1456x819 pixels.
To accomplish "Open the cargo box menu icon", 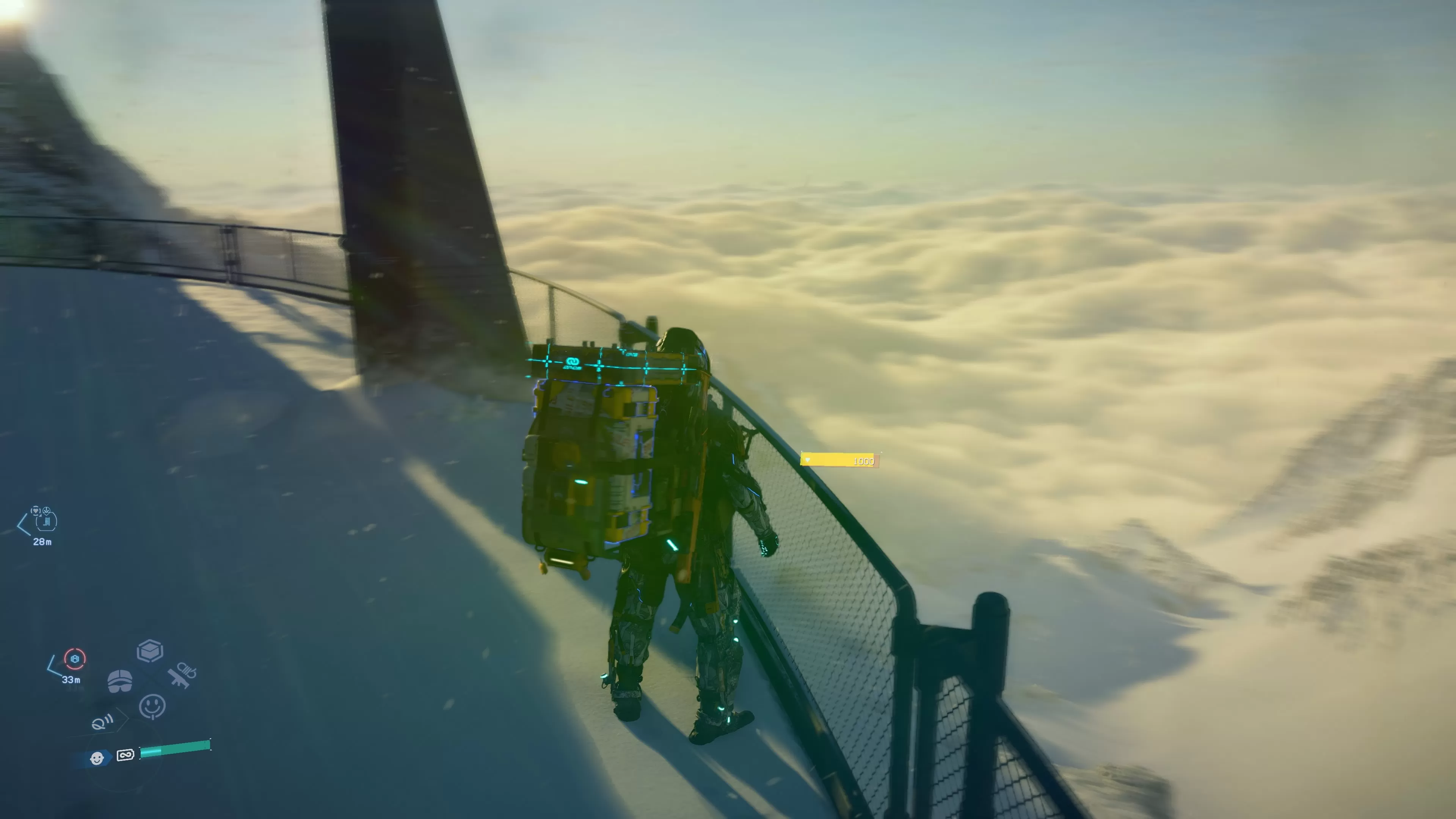I will [x=150, y=651].
